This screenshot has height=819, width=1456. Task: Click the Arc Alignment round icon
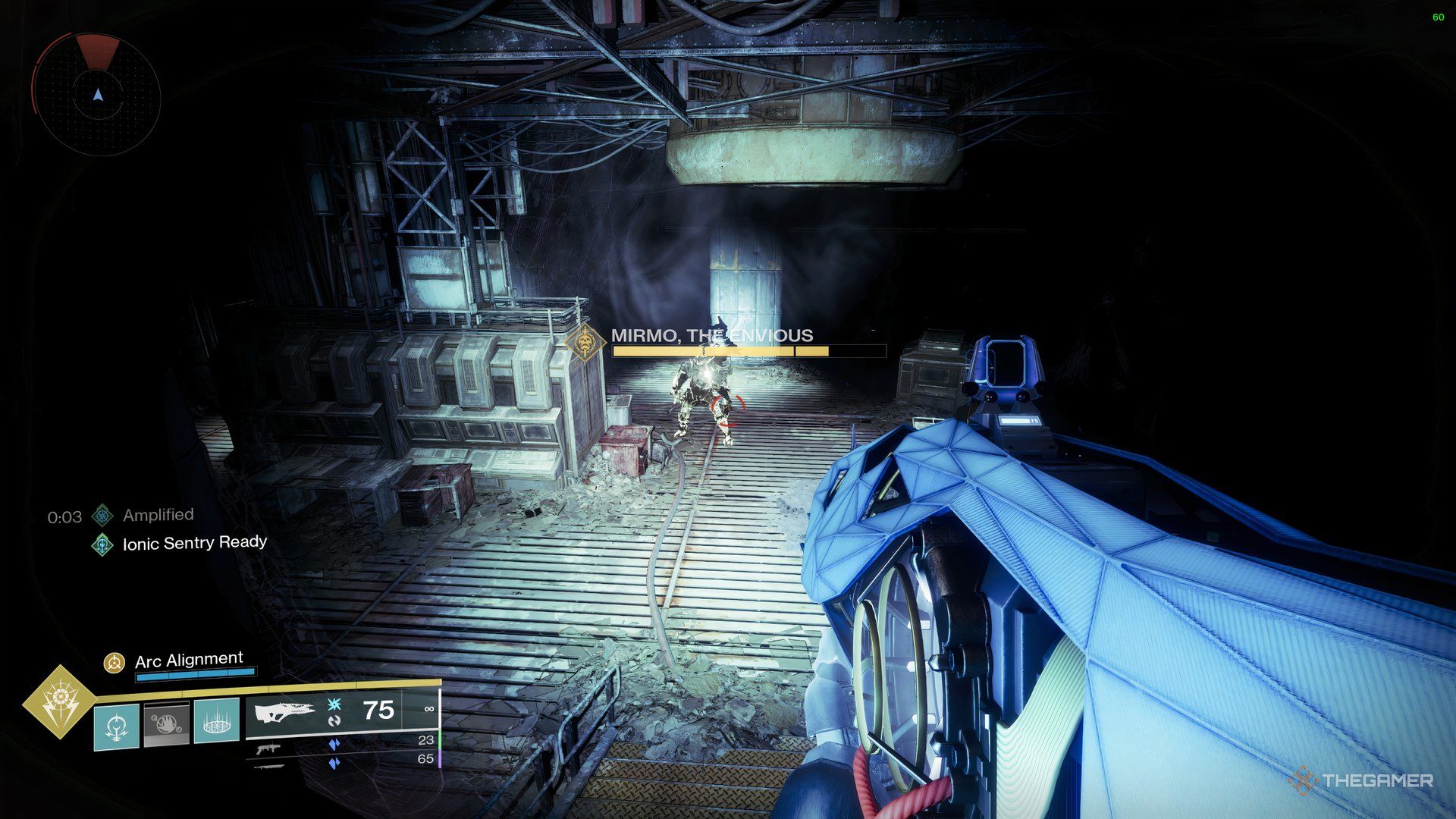[115, 663]
